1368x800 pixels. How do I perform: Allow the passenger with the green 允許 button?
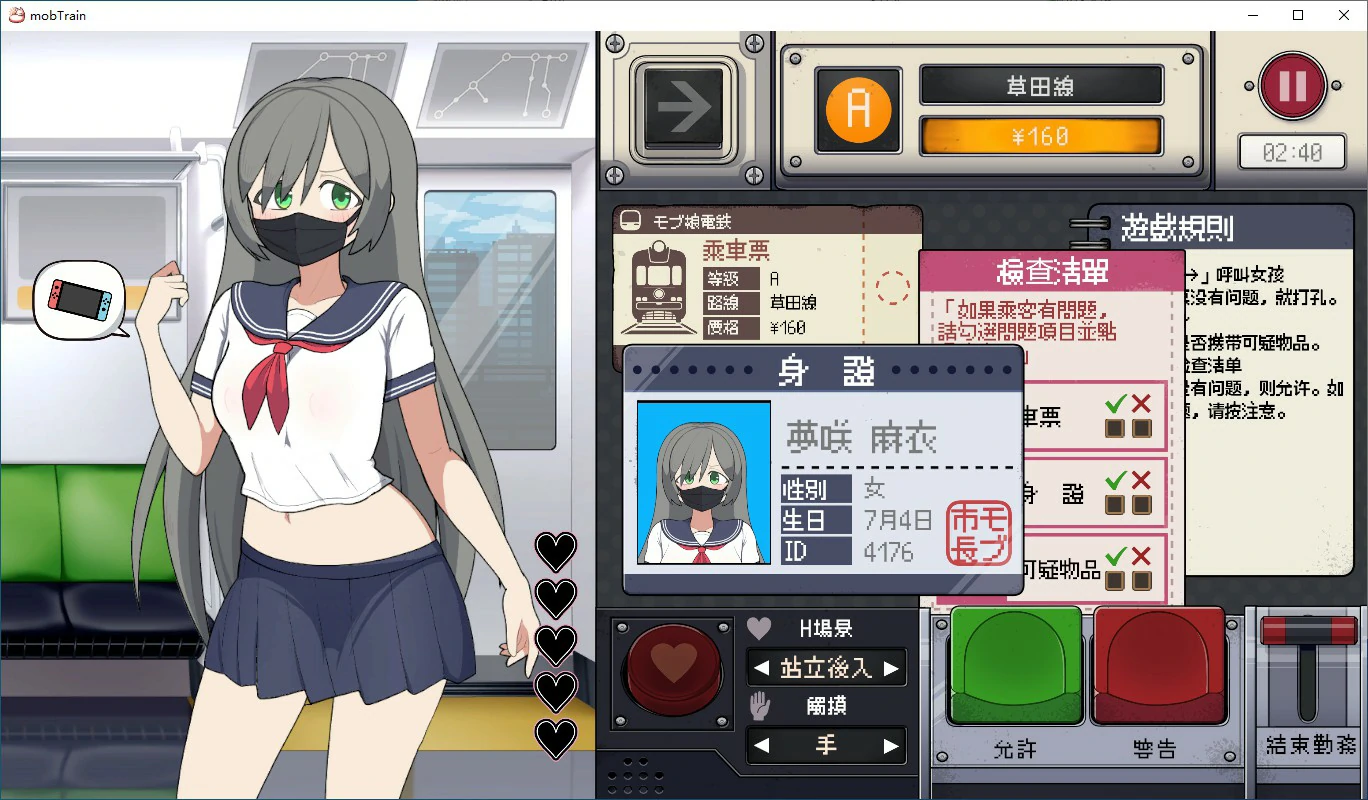click(1015, 665)
